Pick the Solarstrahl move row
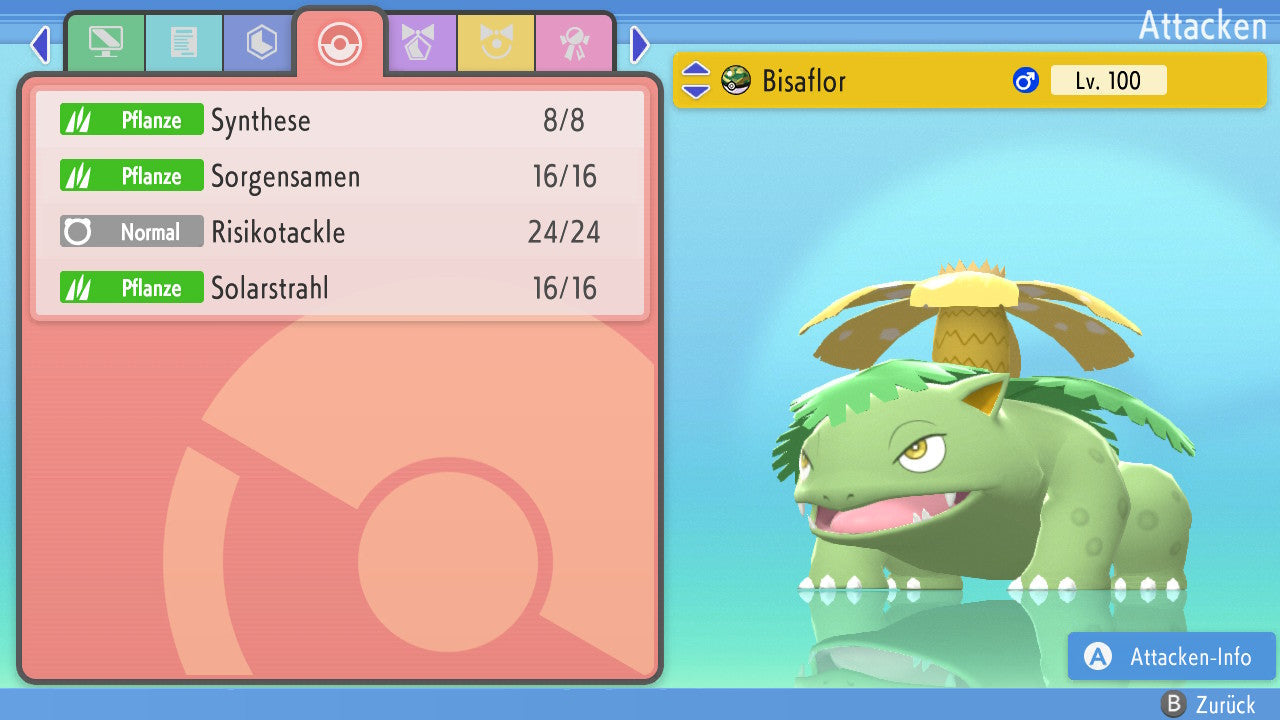Viewport: 1280px width, 720px height. 340,289
